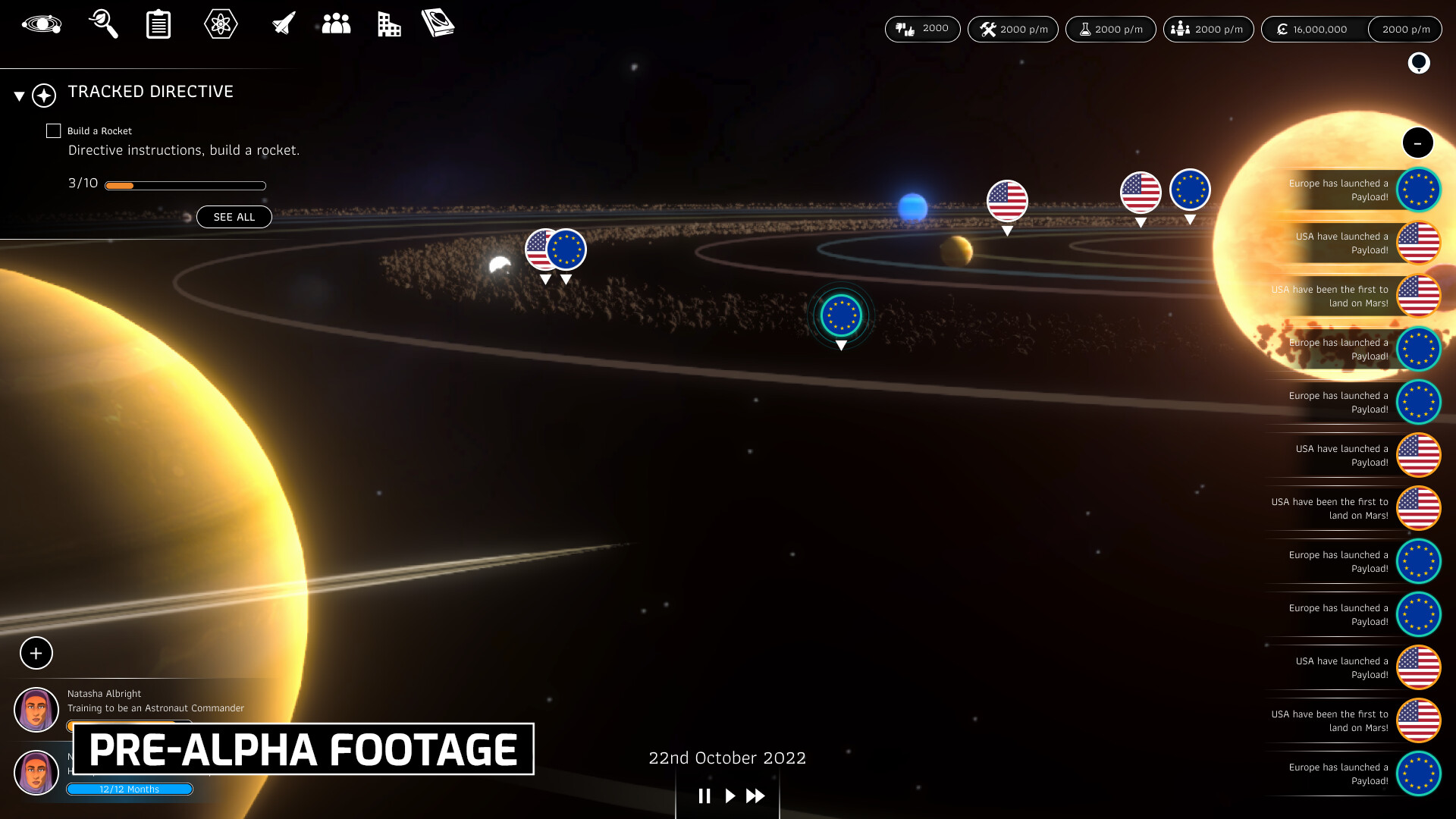The height and width of the screenshot is (819, 1456).
Task: Click the plus button above astronaut list
Action: [36, 653]
